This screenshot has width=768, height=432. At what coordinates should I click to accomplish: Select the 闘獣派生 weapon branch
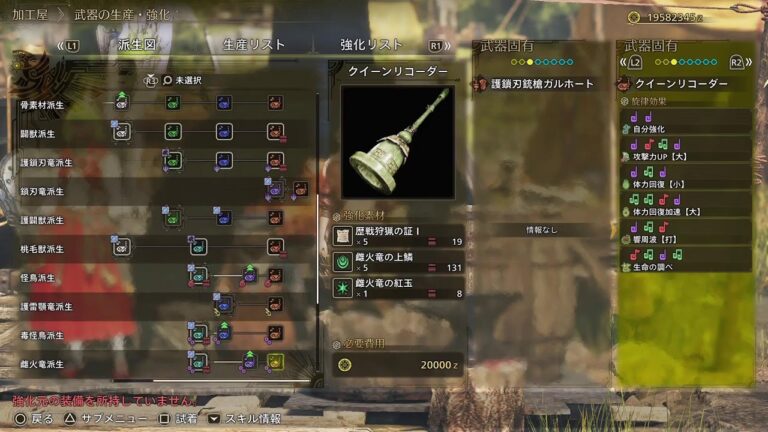coord(40,133)
